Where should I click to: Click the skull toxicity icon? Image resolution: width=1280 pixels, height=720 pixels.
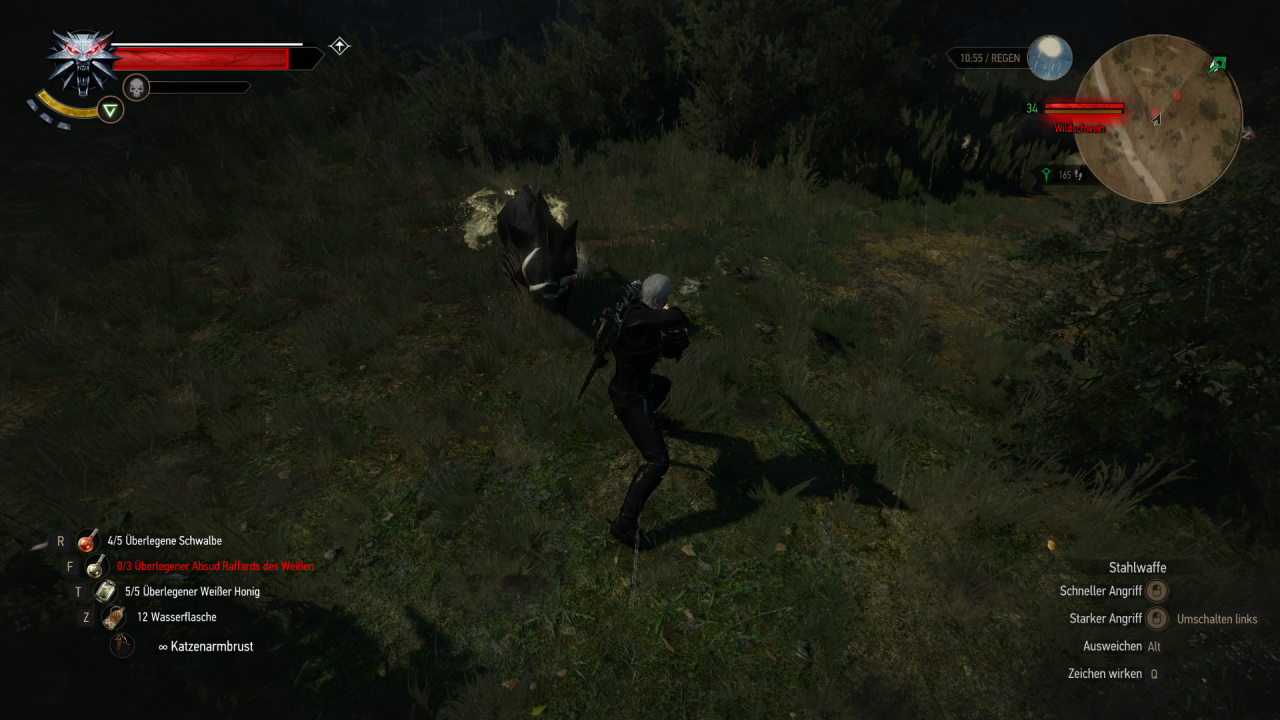coord(136,87)
